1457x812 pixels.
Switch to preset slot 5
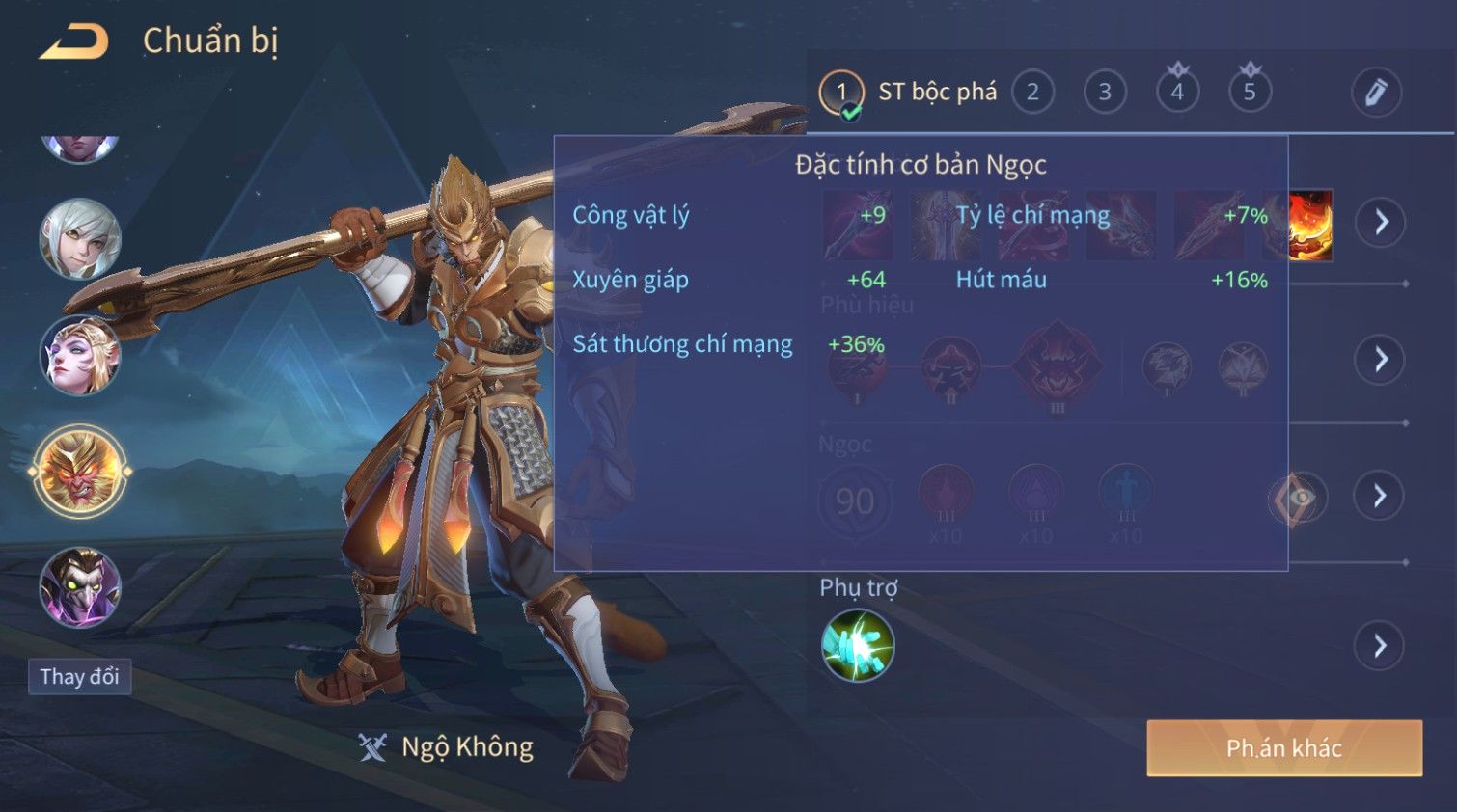coord(1250,93)
